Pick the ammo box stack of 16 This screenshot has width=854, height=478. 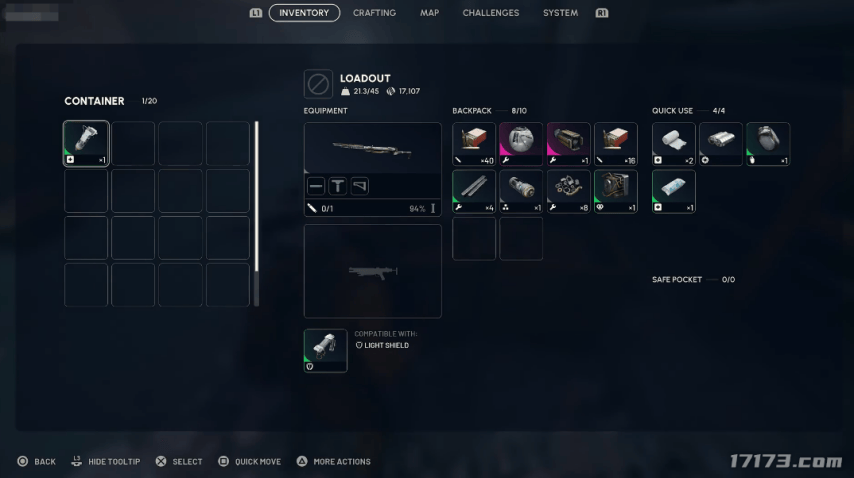point(616,144)
